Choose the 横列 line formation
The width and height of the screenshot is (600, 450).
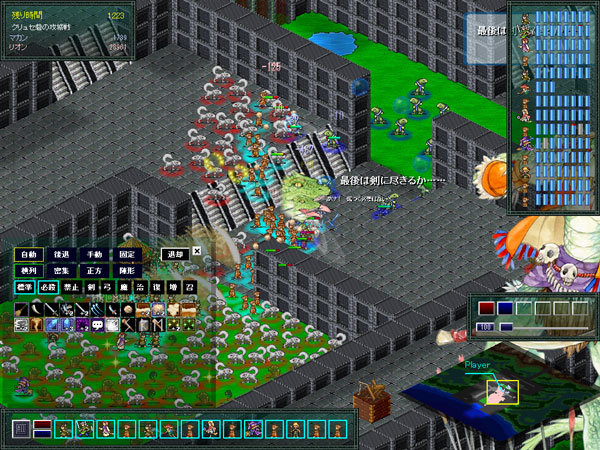[28, 271]
